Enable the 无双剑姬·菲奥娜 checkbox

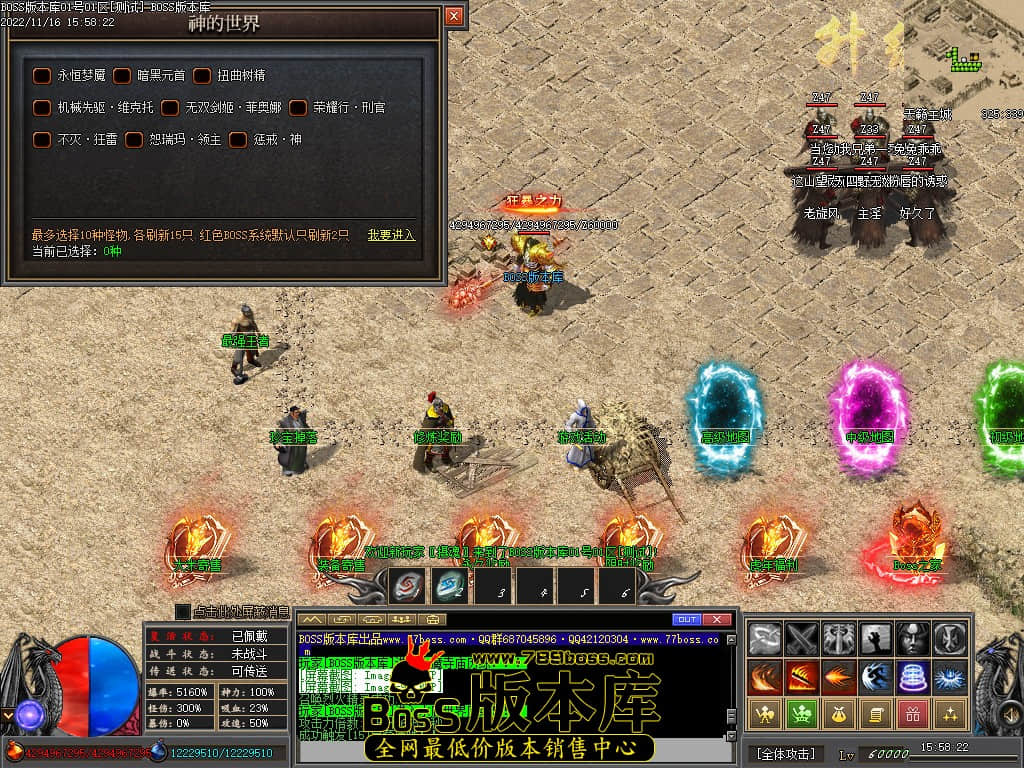170,107
